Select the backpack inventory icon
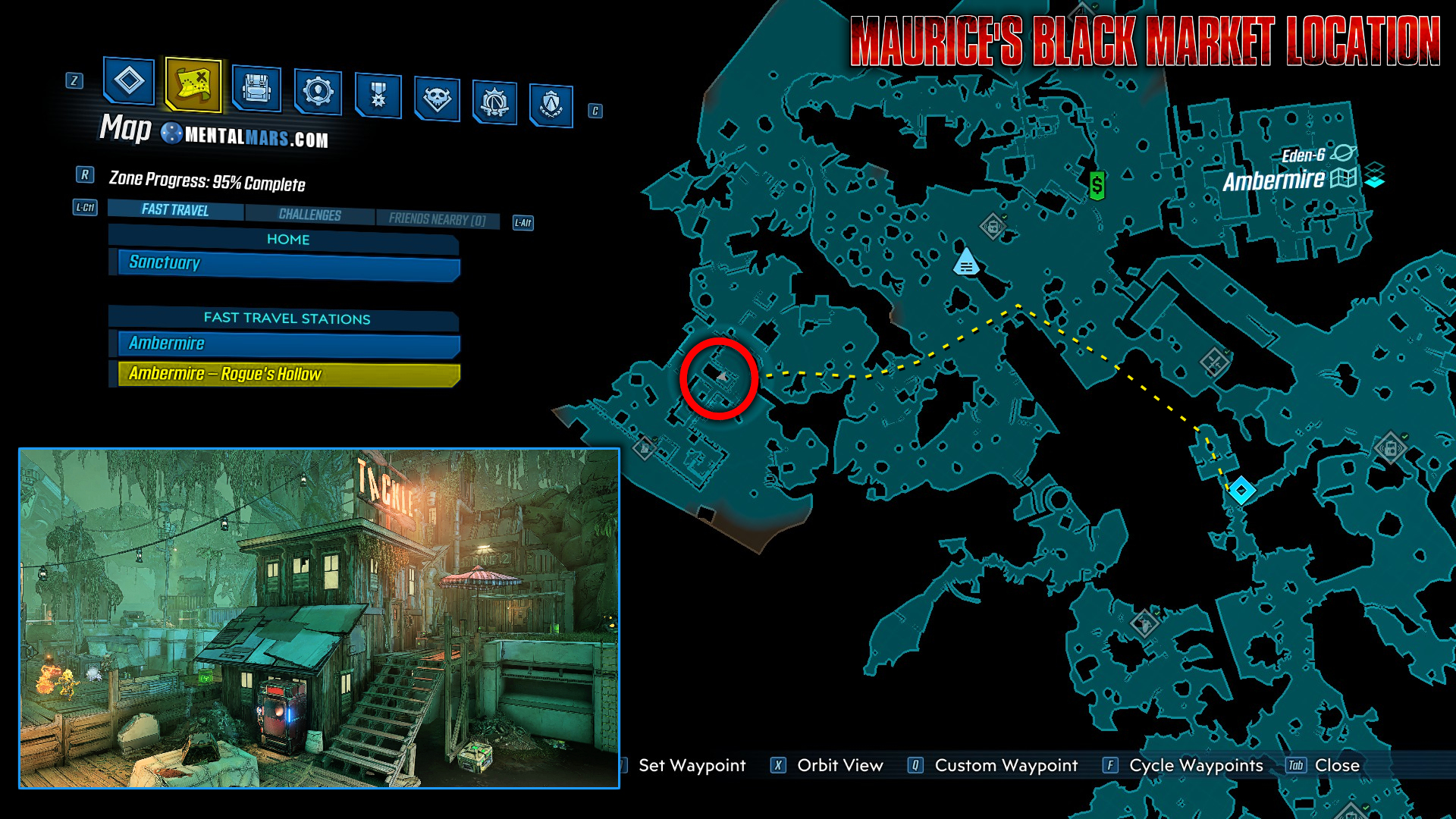Viewport: 1456px width, 819px height. tap(258, 91)
